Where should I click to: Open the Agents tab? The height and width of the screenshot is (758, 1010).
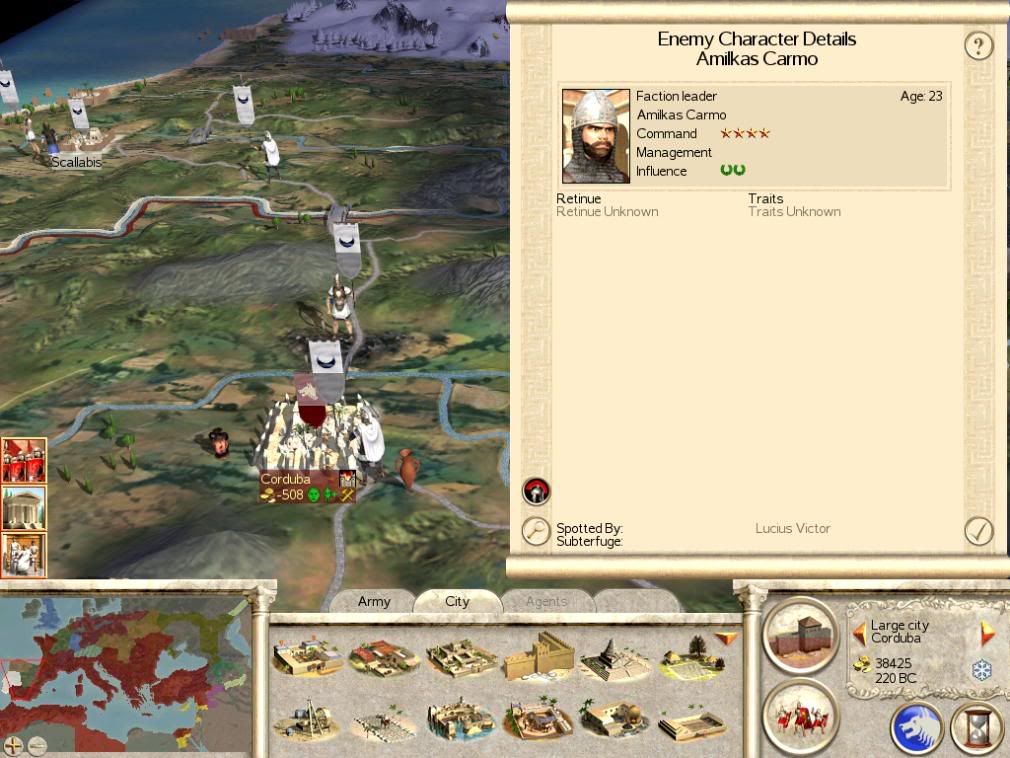coord(545,601)
